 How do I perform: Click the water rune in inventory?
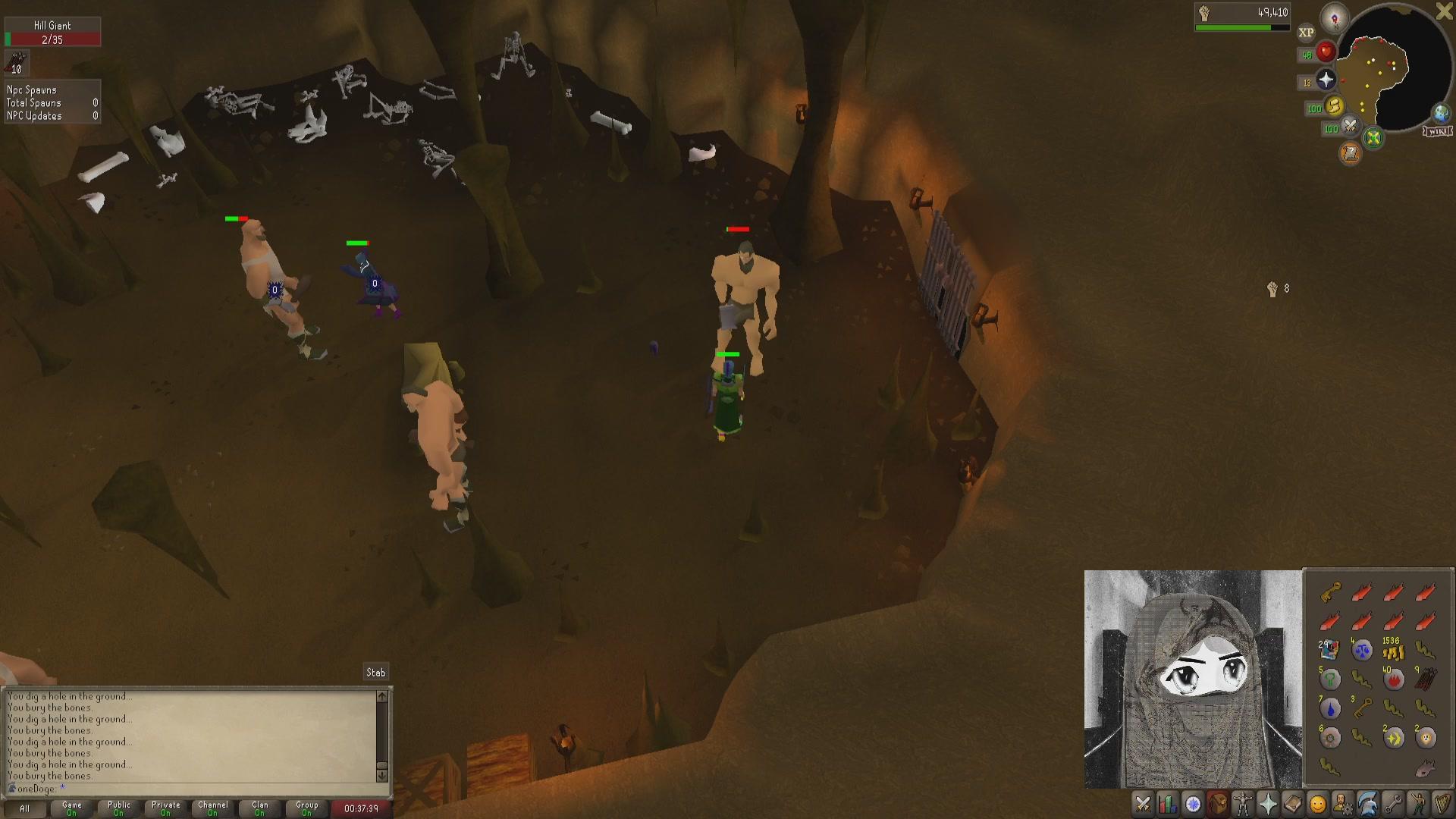pos(1330,709)
